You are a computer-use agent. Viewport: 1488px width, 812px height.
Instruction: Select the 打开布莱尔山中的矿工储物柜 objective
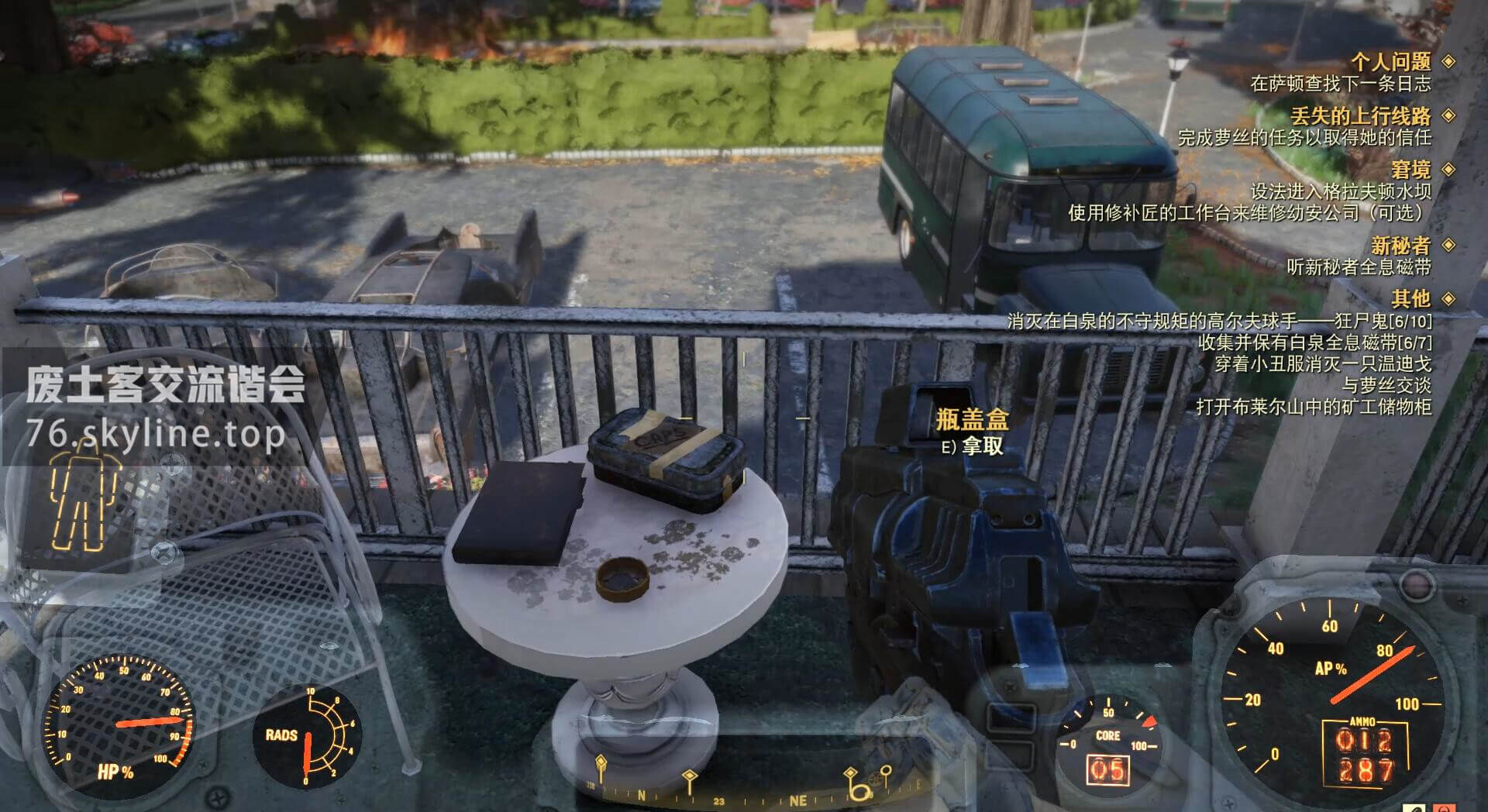pos(1313,407)
